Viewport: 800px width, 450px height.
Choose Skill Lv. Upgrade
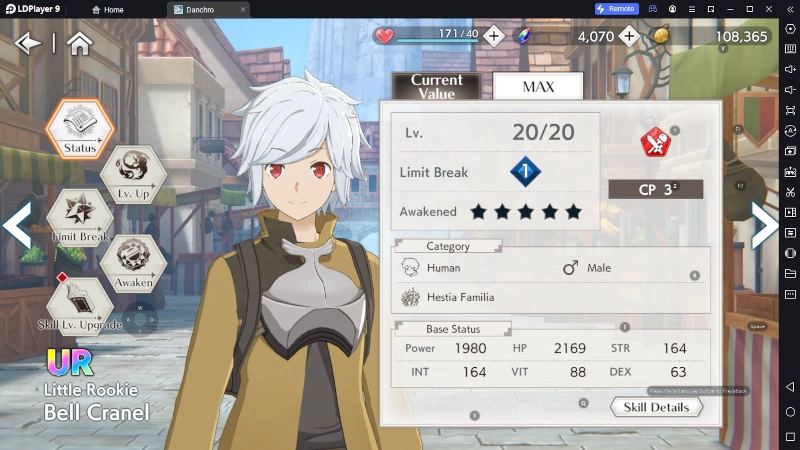click(80, 305)
